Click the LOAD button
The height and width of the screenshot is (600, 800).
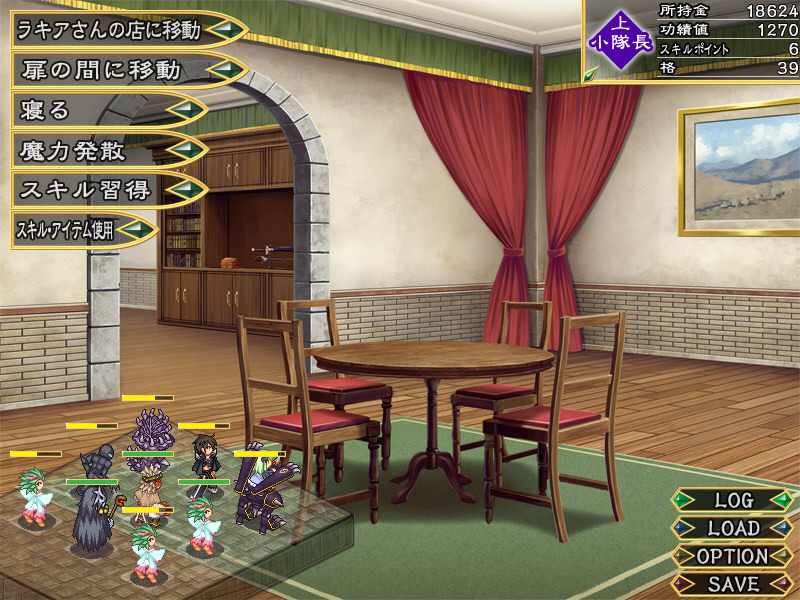coord(734,527)
